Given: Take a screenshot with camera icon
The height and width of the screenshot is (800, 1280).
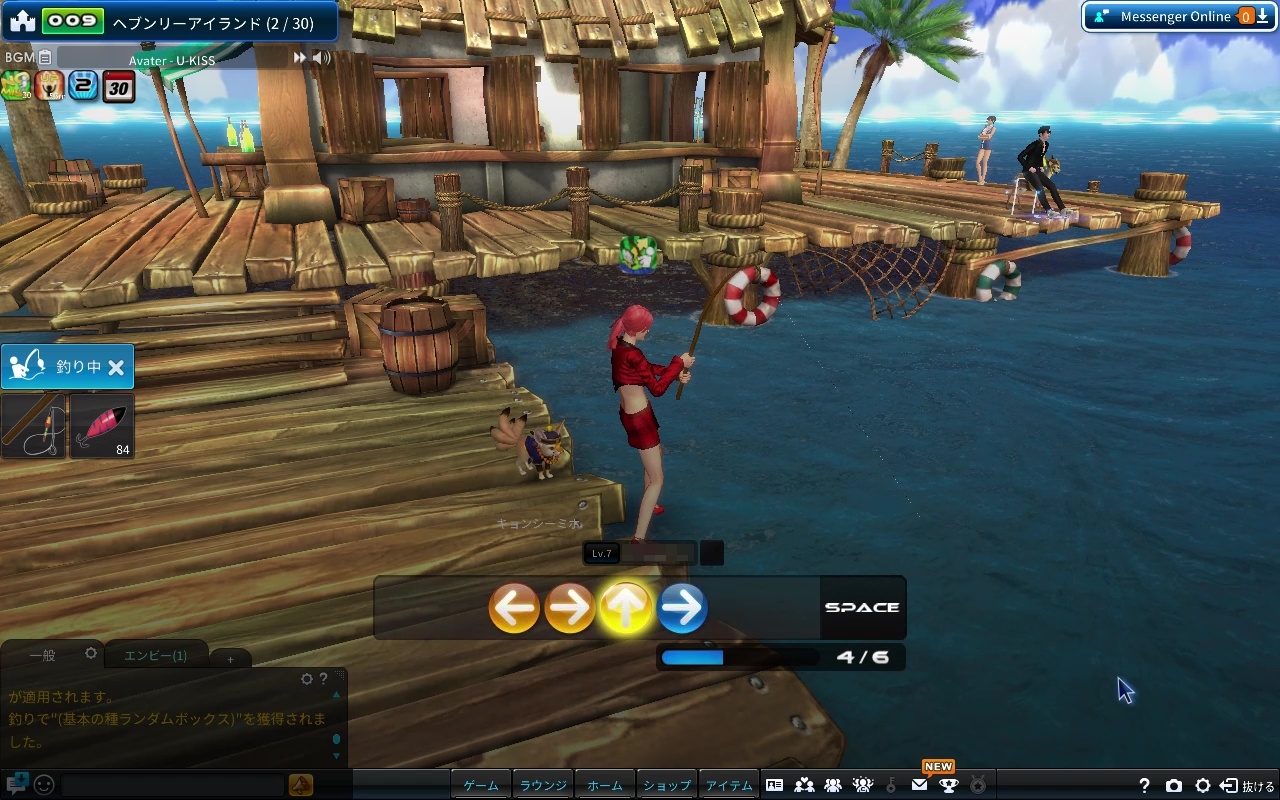Looking at the screenshot, I should pyautogui.click(x=1174, y=786).
